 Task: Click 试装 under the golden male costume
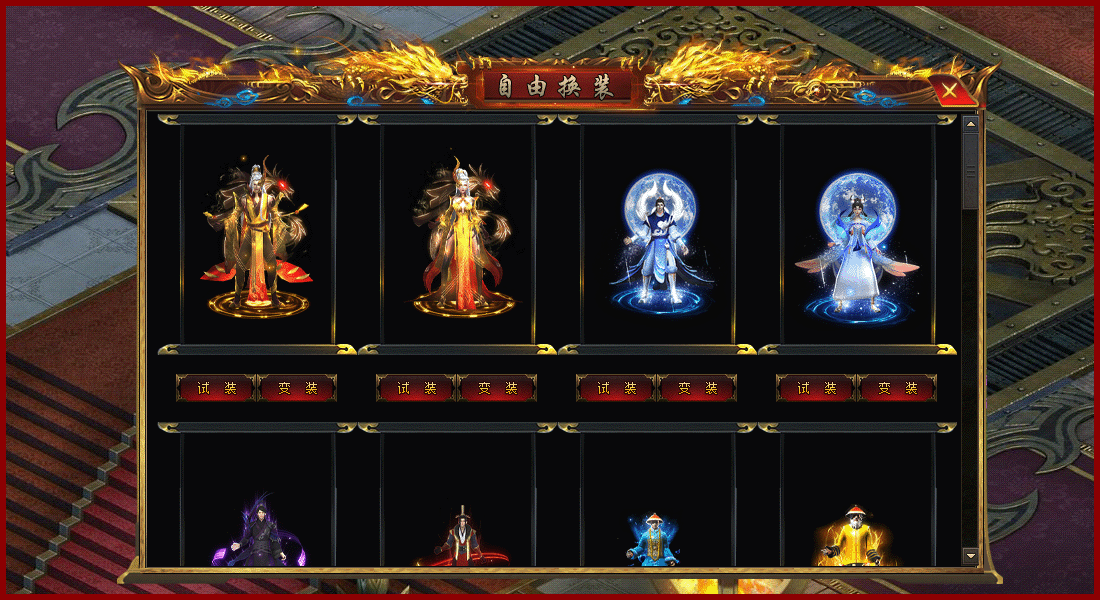217,388
